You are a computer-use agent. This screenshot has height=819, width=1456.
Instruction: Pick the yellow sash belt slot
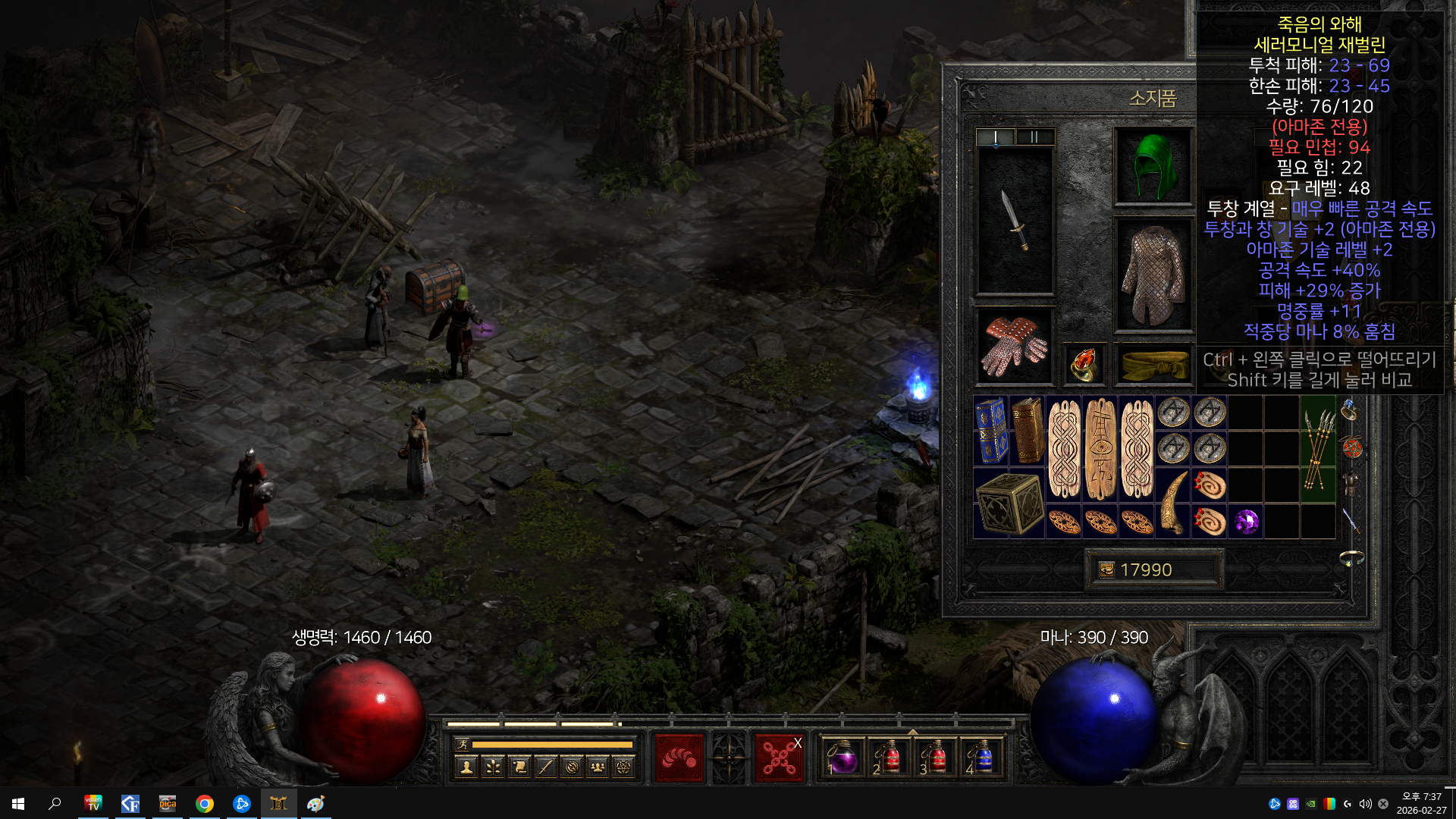click(1153, 366)
